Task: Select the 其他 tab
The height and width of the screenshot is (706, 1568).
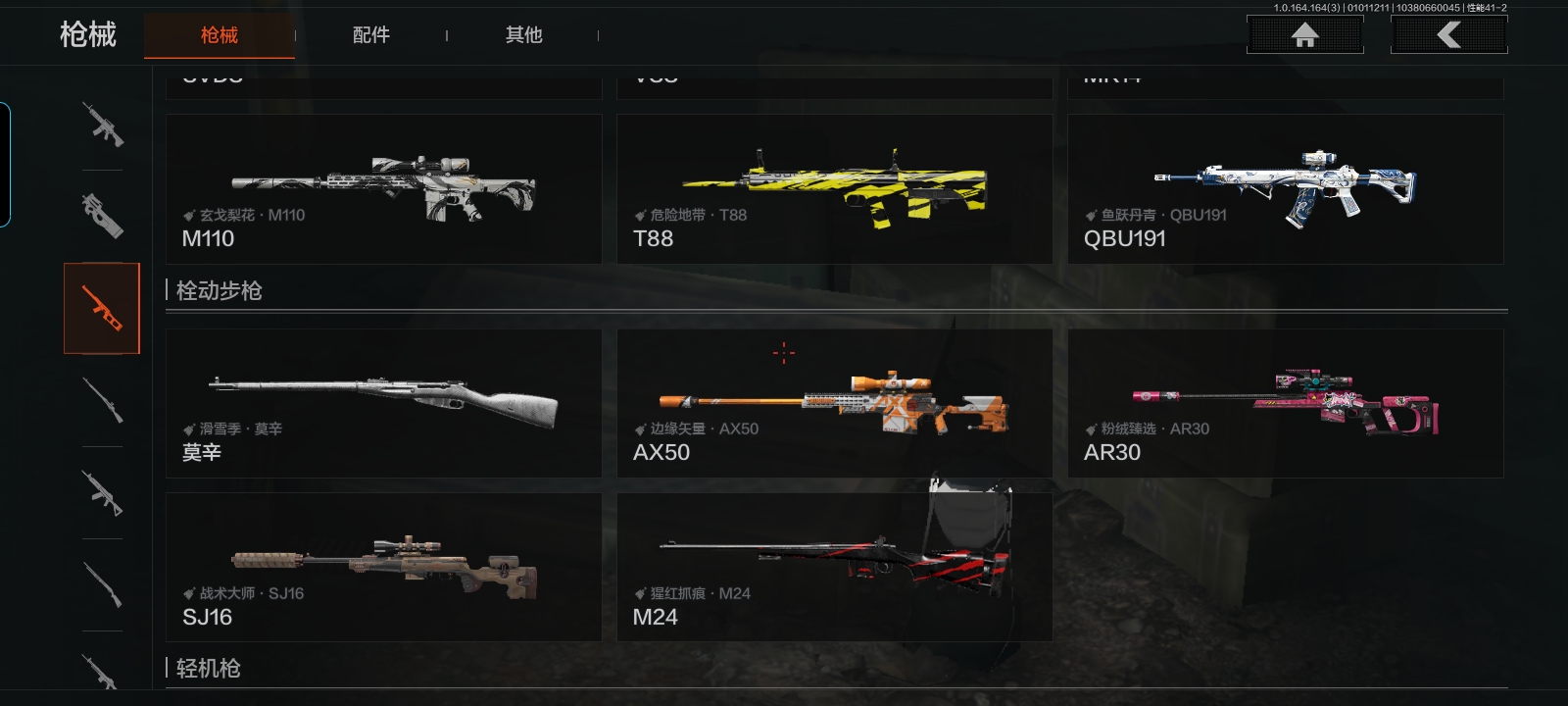Action: tap(523, 35)
